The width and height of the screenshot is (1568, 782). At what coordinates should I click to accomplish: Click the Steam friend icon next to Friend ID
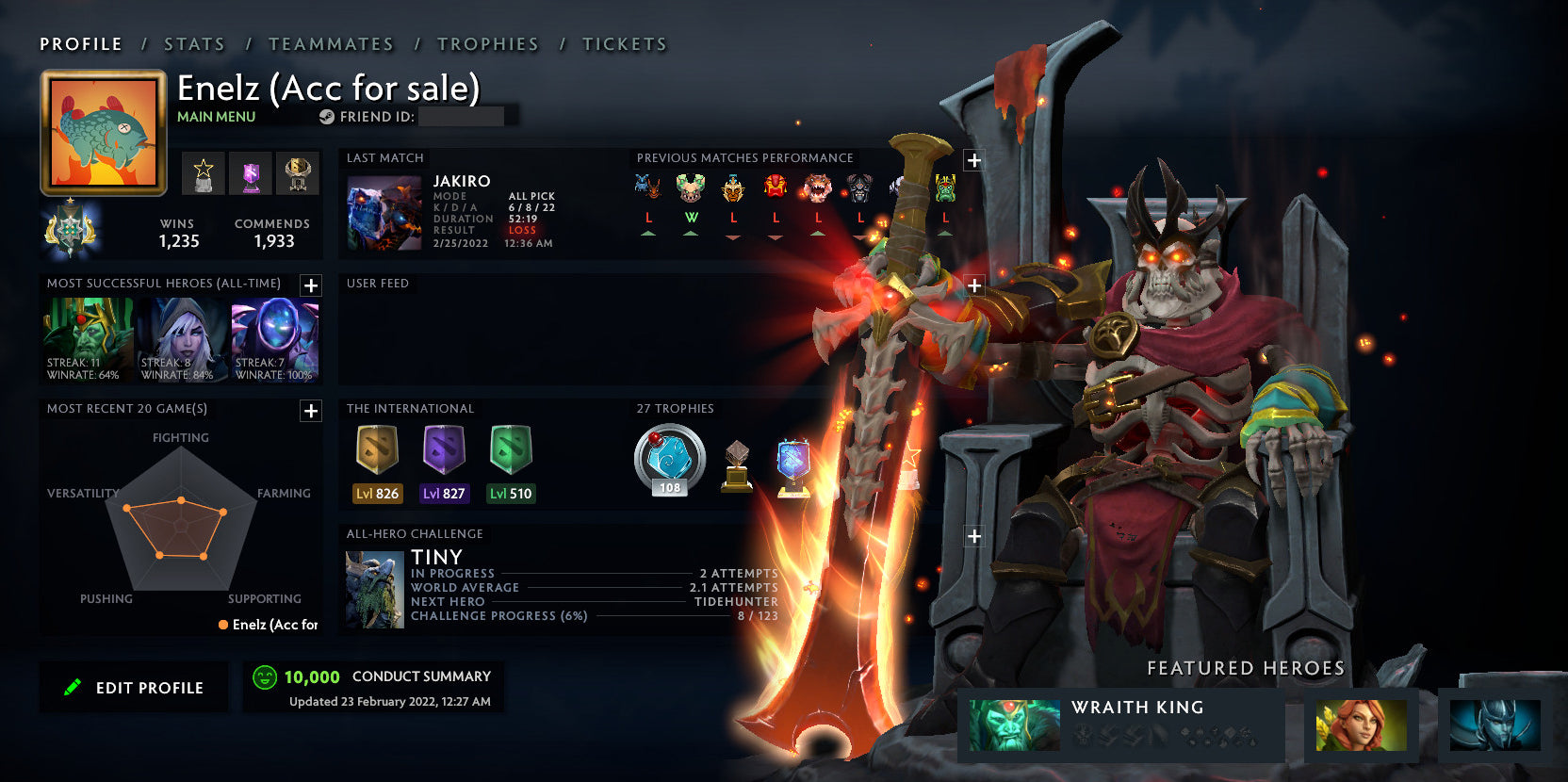pyautogui.click(x=327, y=118)
